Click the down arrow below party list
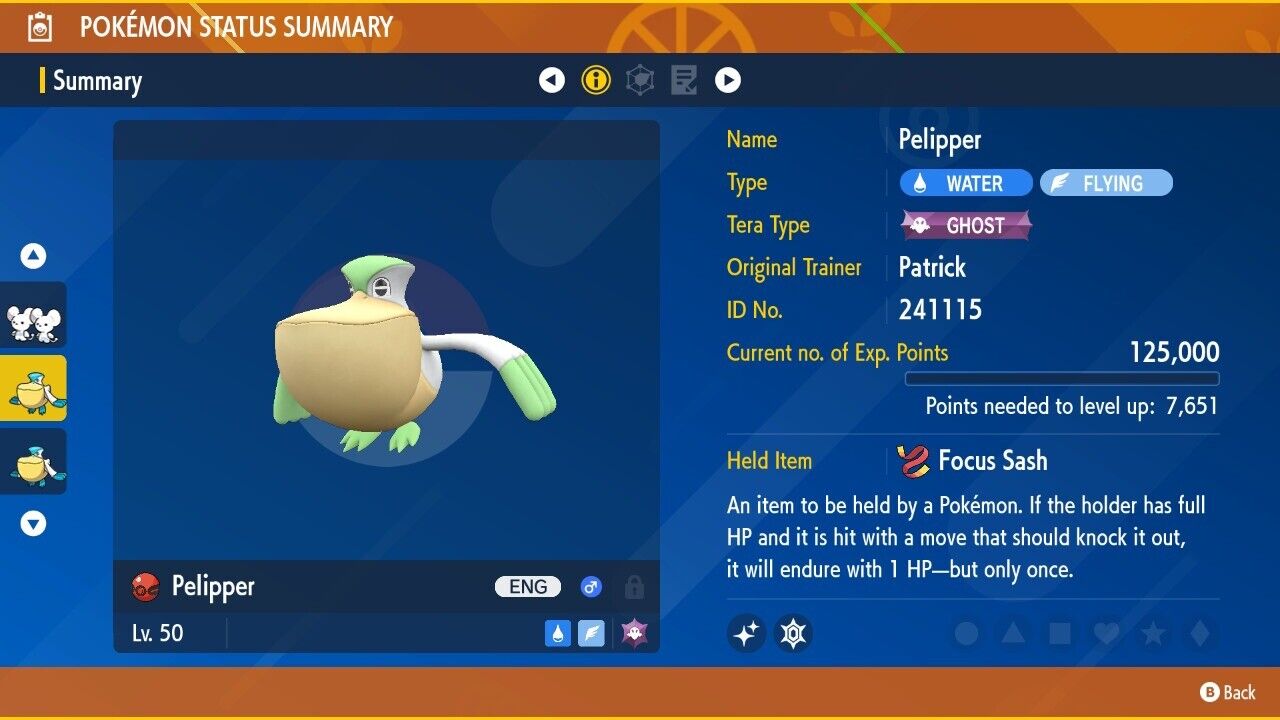Image resolution: width=1280 pixels, height=720 pixels. click(x=33, y=523)
